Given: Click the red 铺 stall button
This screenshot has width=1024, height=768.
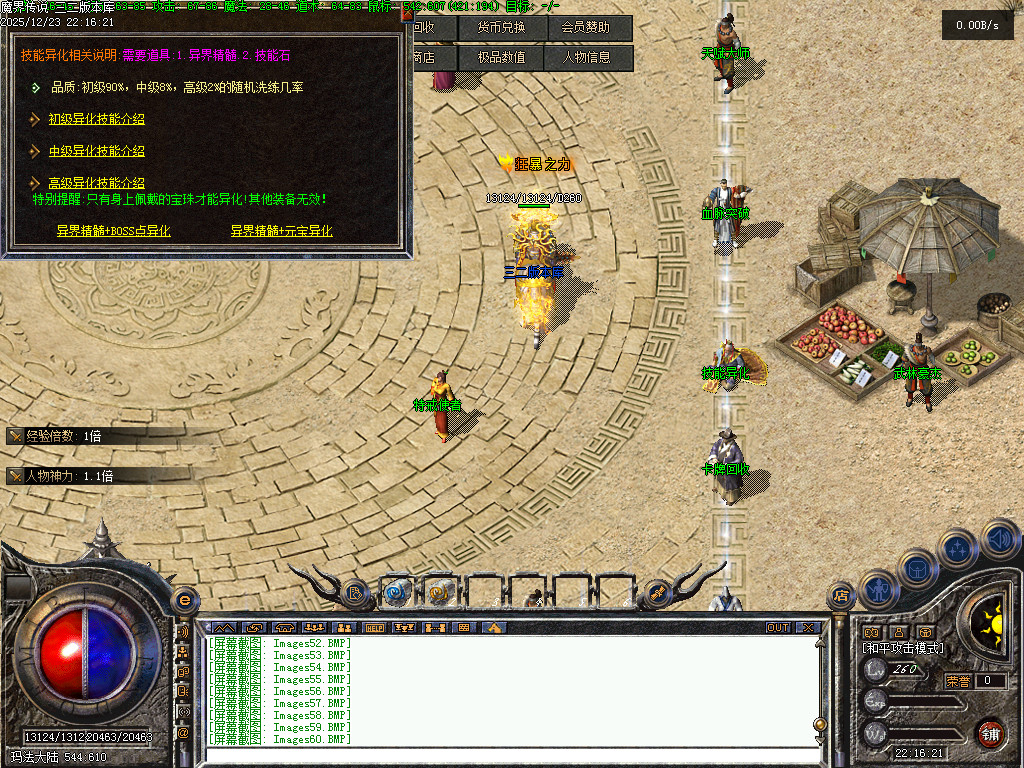Looking at the screenshot, I should click(x=990, y=734).
